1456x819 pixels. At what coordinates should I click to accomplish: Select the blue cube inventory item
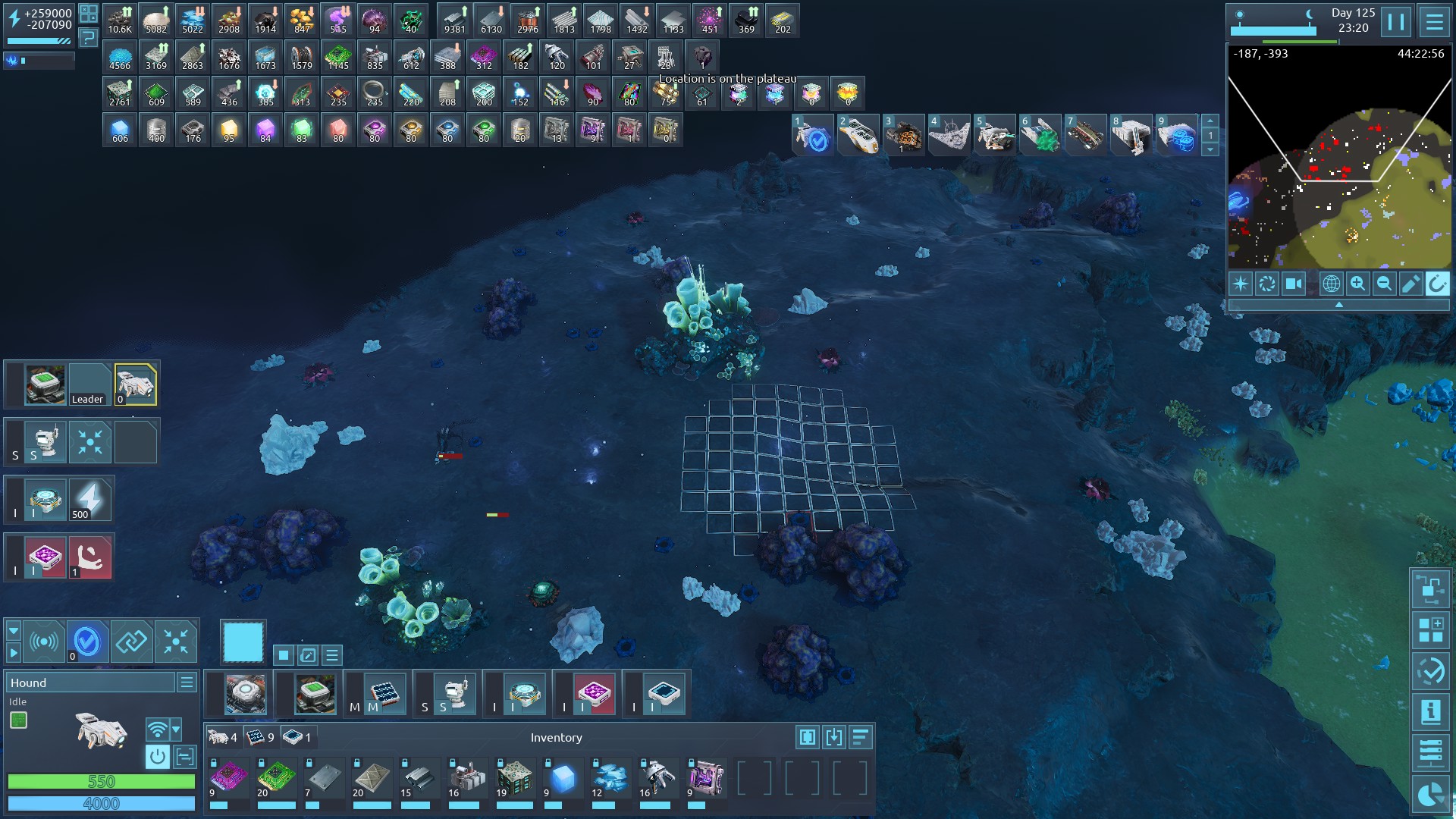(562, 778)
